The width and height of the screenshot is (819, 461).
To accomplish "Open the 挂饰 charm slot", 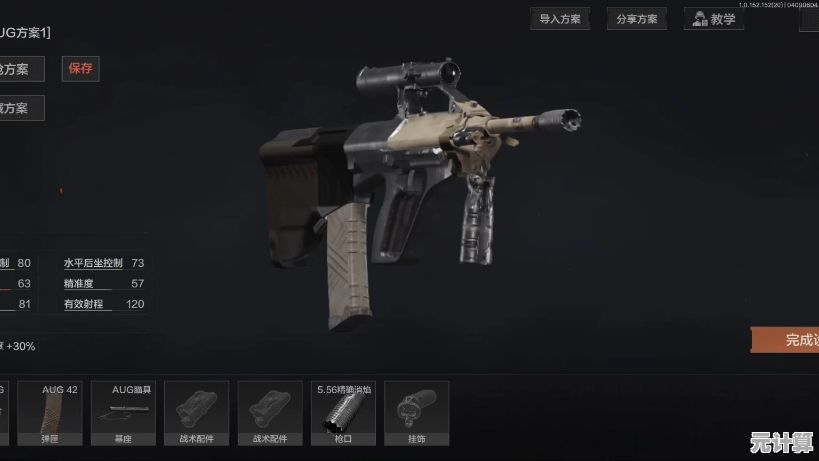I will pos(416,412).
